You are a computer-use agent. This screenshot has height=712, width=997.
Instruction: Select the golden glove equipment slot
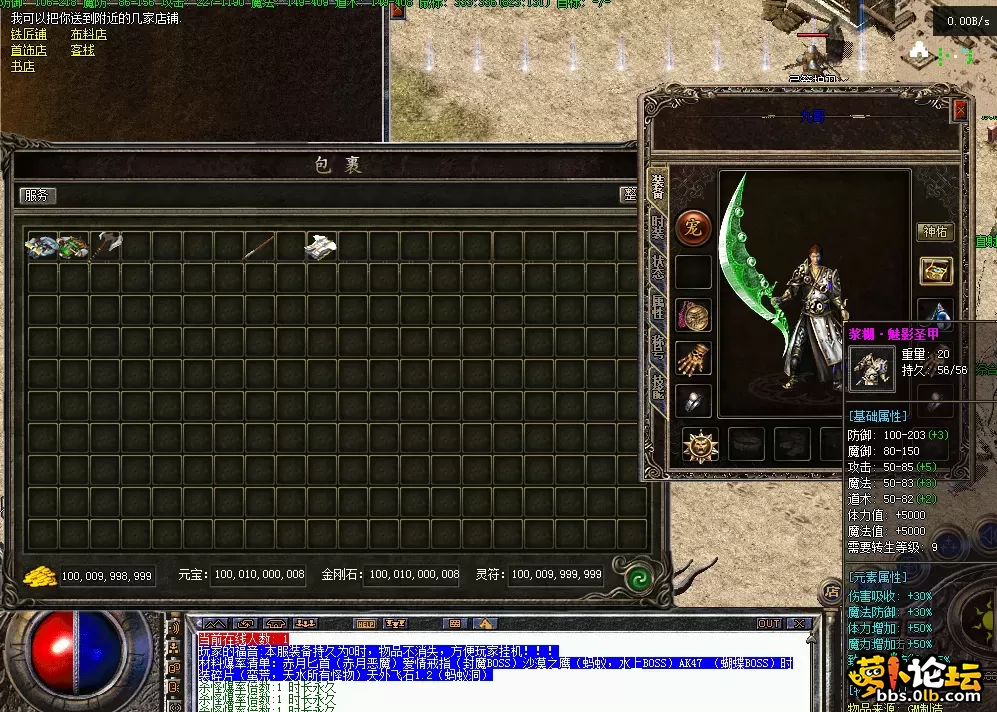tap(693, 357)
